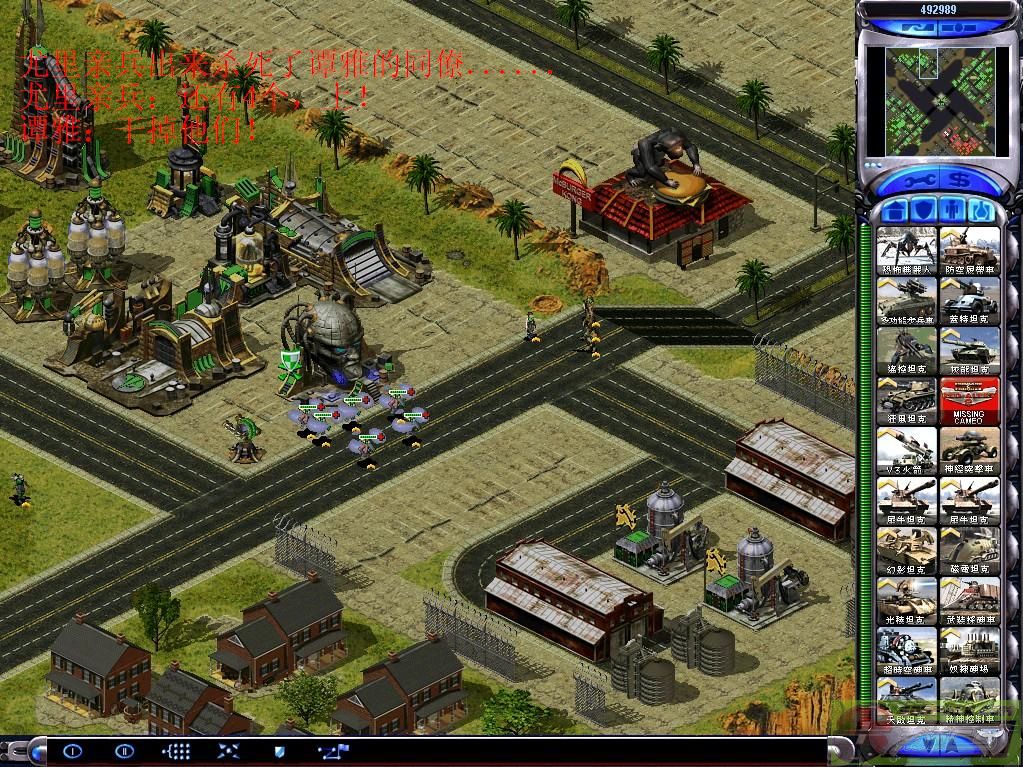Build the 超时空采矿车 chrono miner
This screenshot has height=767, width=1023.
click(908, 650)
